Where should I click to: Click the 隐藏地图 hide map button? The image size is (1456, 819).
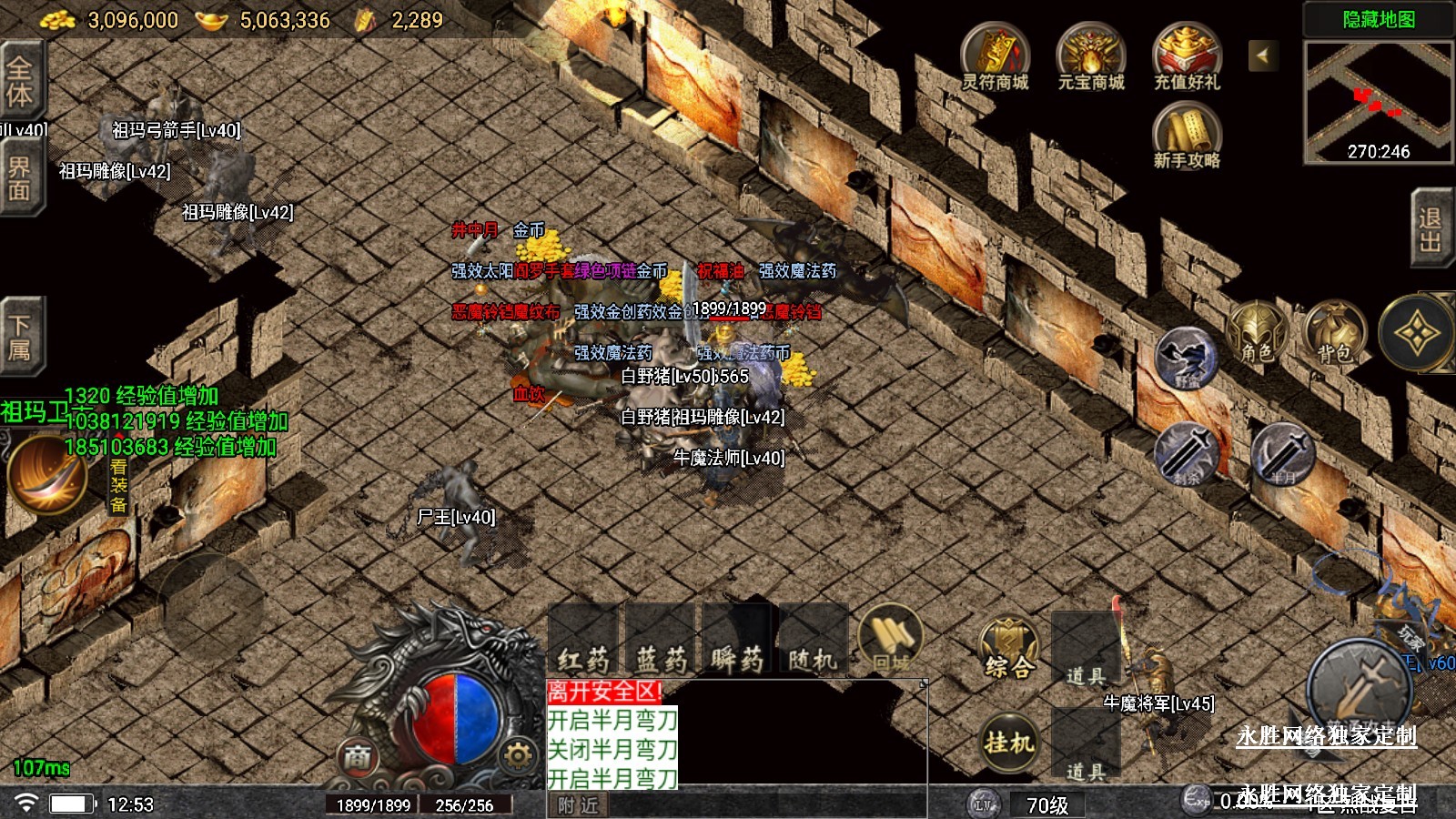1378,19
